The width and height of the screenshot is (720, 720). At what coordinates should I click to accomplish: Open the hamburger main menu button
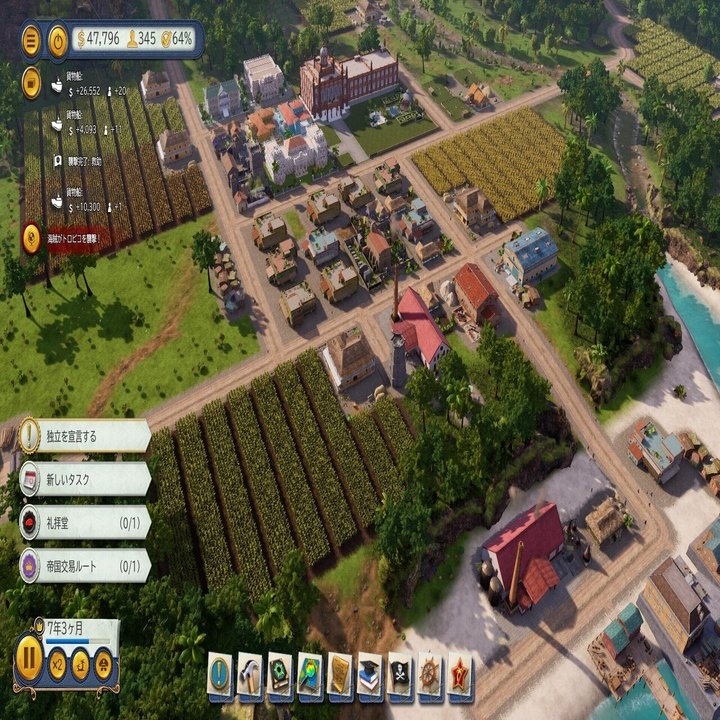pyautogui.click(x=31, y=40)
